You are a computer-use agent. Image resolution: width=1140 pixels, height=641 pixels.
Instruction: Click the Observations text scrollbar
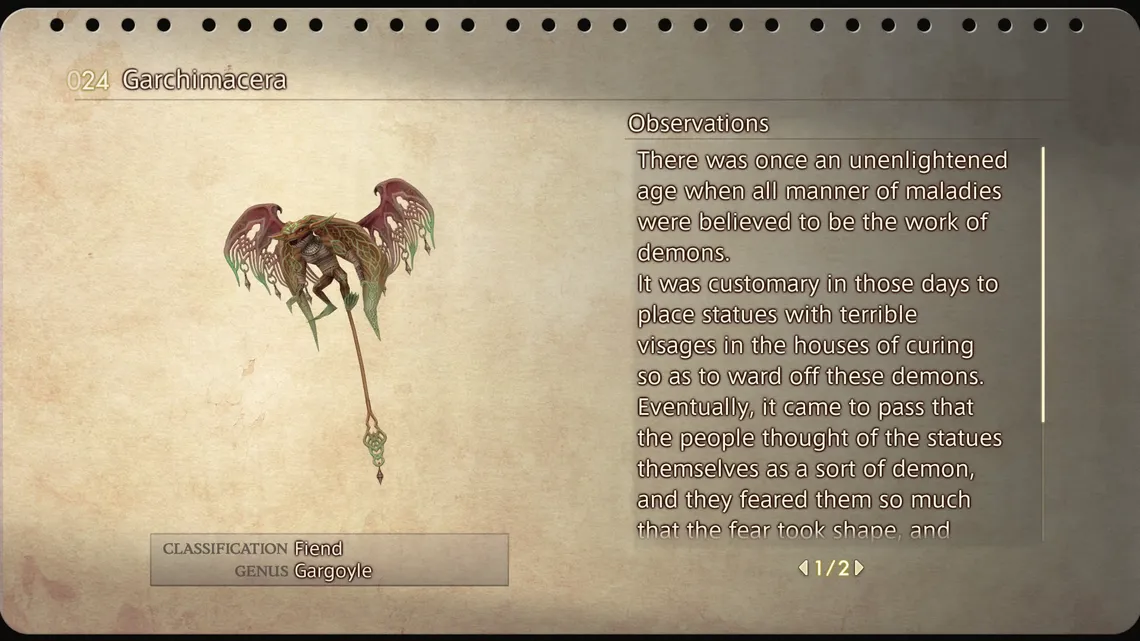1043,285
